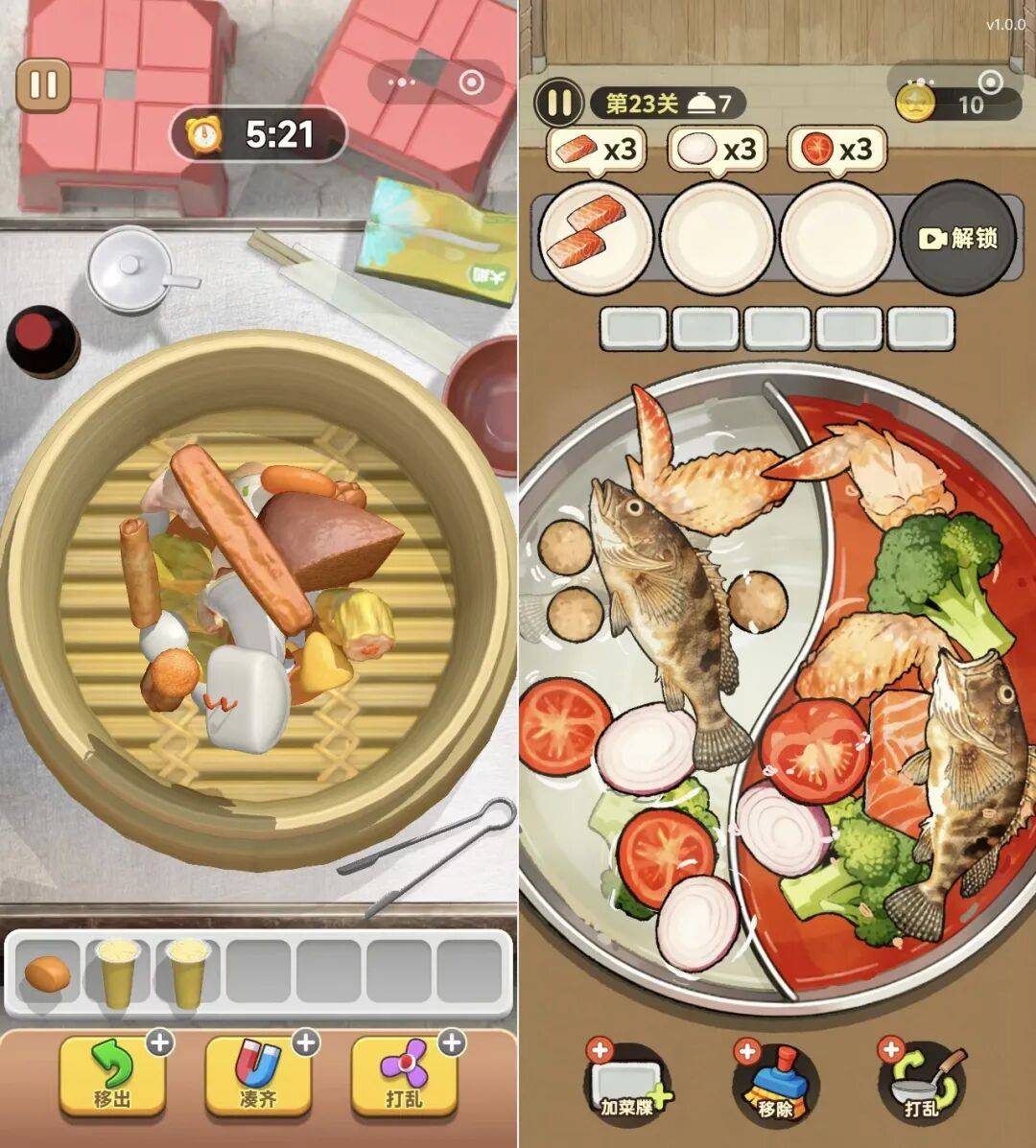Pause using the round button beside 第23关
This screenshot has width=1036, height=1148.
click(x=559, y=102)
